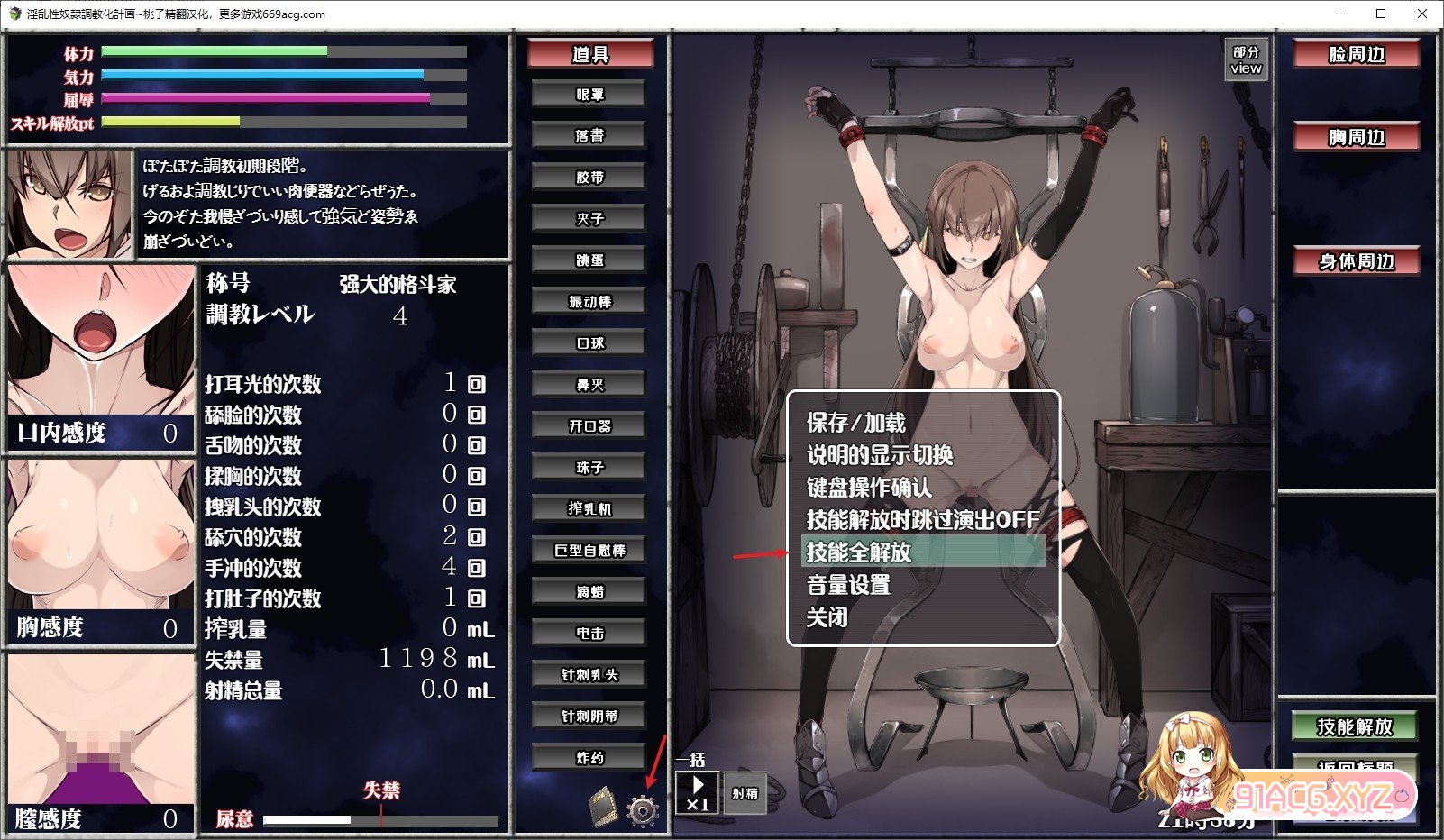Choose the 眼罩 item button
The height and width of the screenshot is (840, 1444).
click(589, 95)
